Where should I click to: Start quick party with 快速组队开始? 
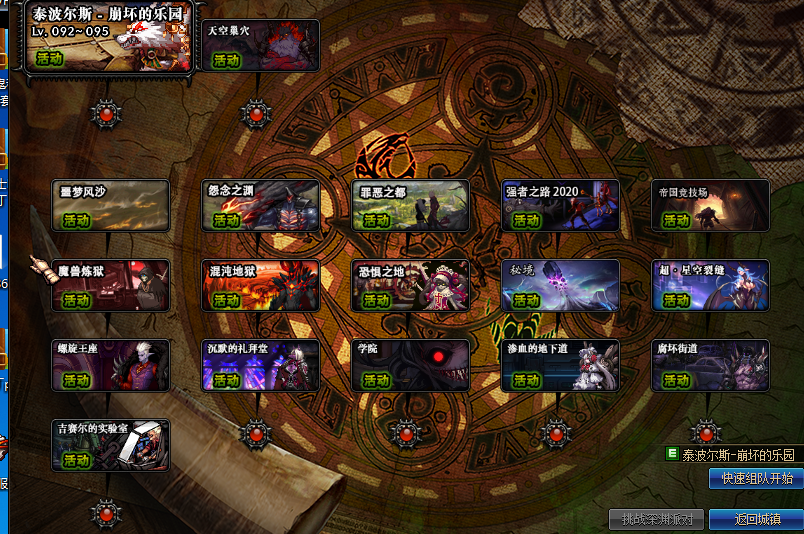pos(756,479)
